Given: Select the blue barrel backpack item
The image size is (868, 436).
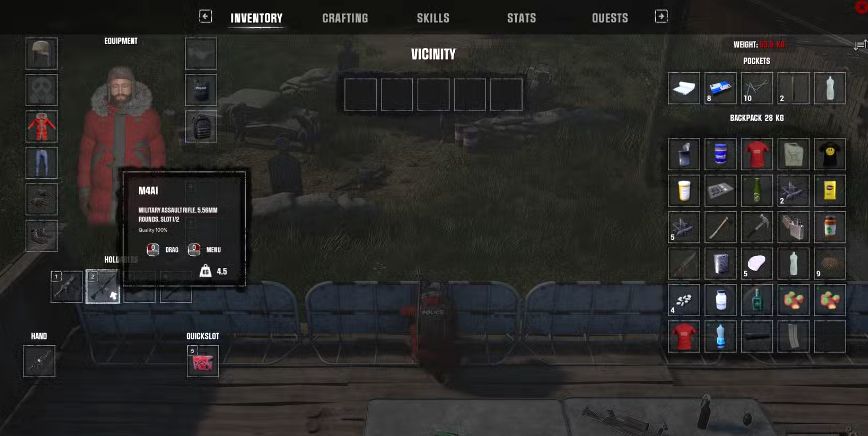Looking at the screenshot, I should (x=719, y=154).
